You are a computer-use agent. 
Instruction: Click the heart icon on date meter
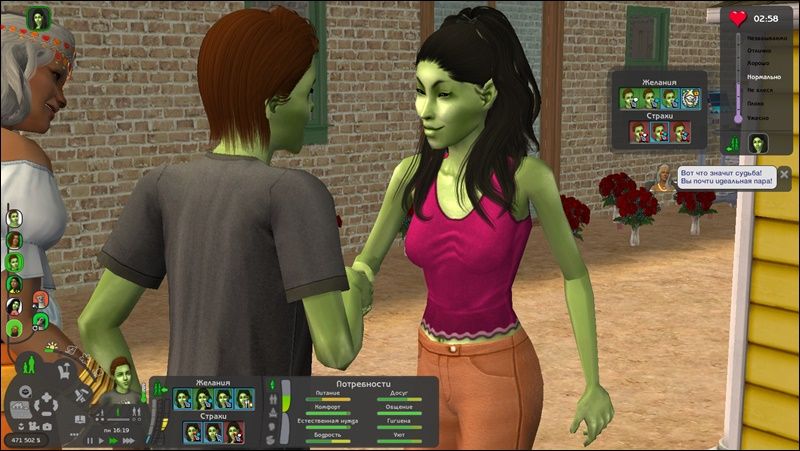point(738,18)
